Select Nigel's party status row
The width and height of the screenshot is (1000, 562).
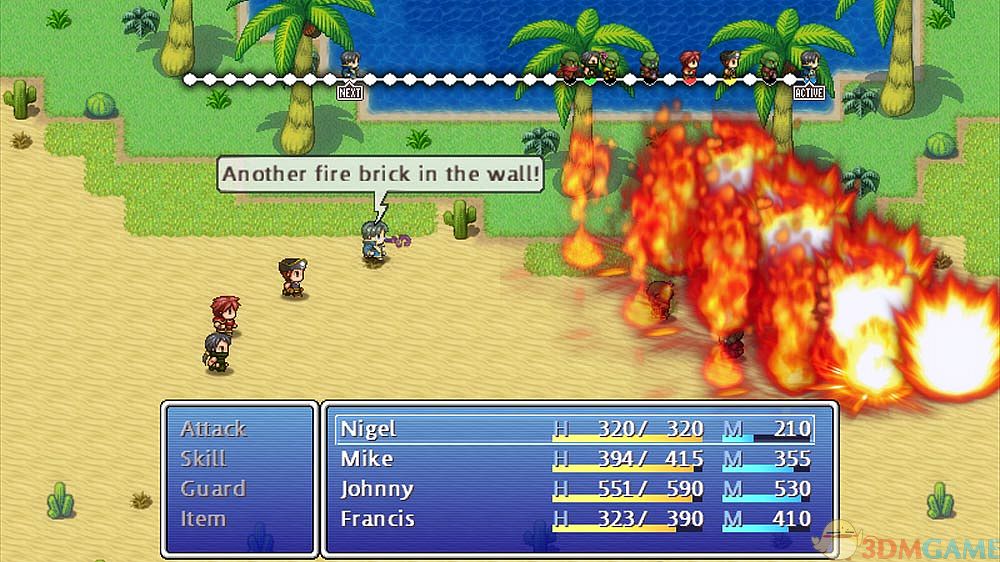pyautogui.click(x=575, y=429)
